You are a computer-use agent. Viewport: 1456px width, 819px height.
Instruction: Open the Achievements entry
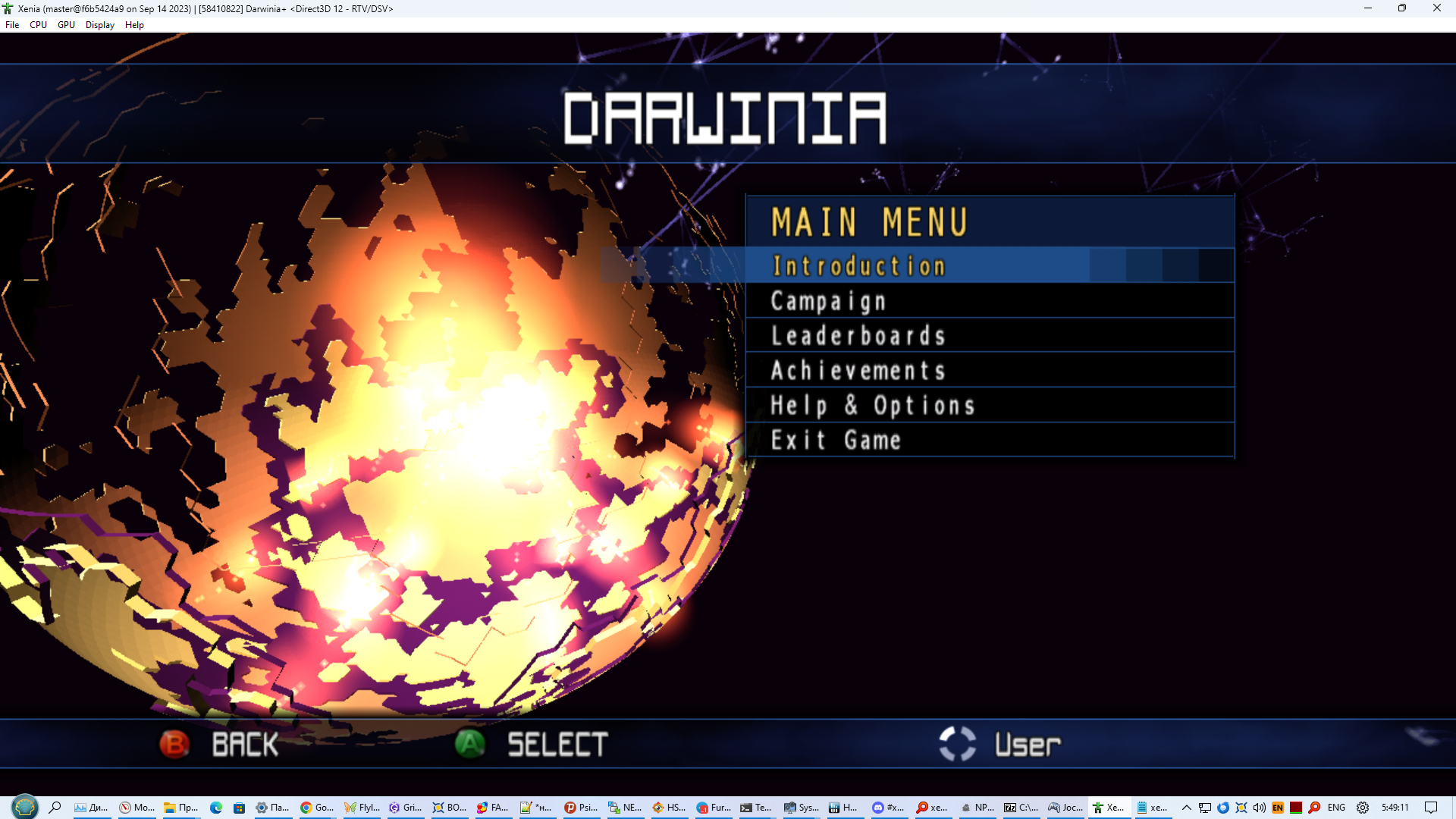(858, 371)
